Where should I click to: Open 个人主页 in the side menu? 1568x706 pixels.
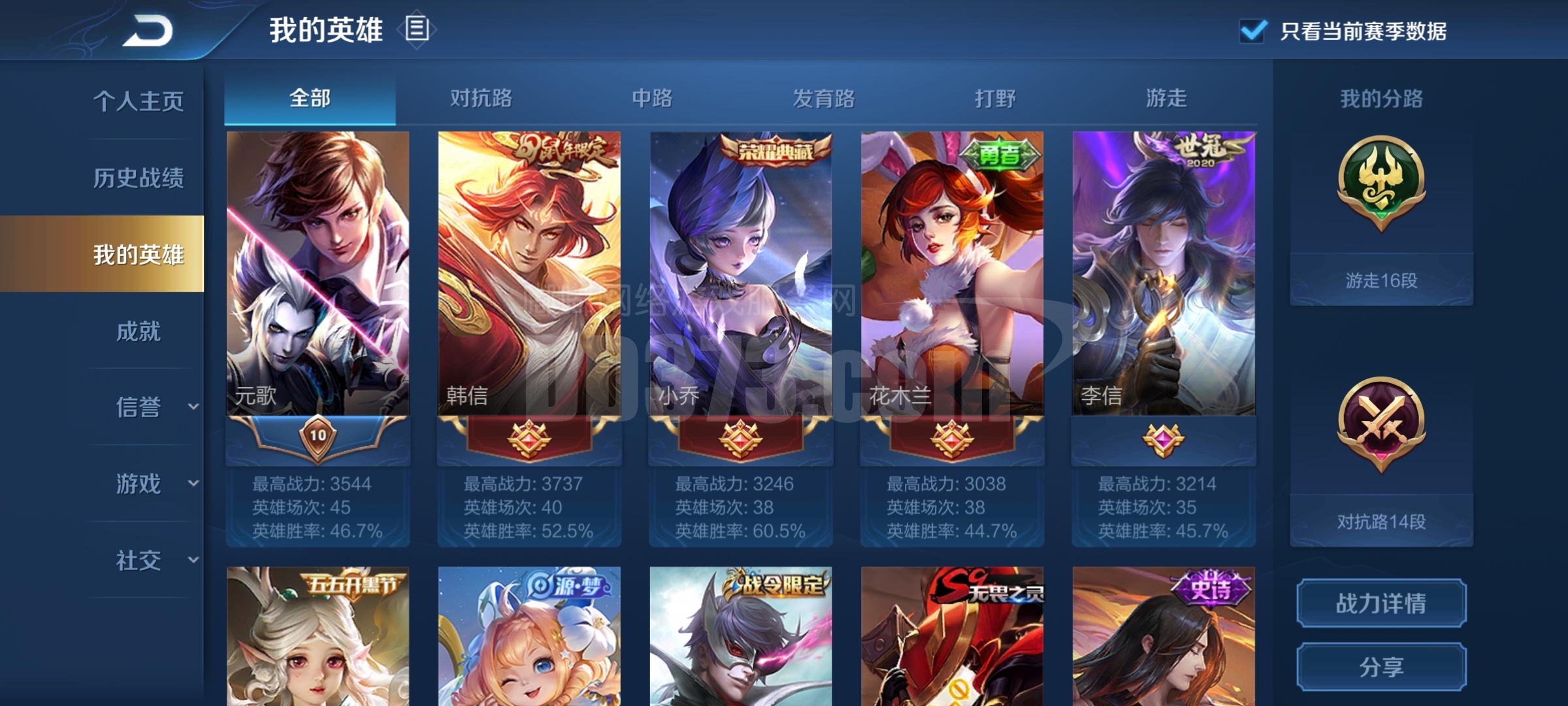click(139, 101)
